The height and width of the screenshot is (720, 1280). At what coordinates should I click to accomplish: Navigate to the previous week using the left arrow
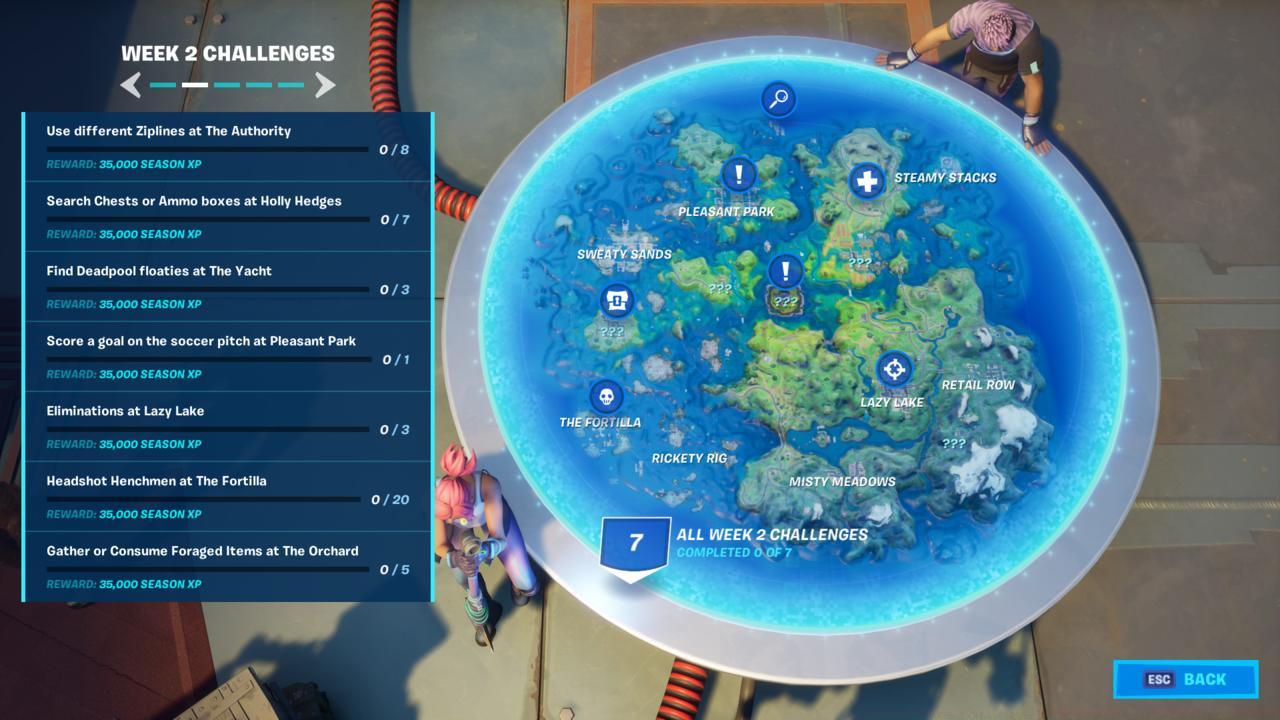(x=132, y=85)
